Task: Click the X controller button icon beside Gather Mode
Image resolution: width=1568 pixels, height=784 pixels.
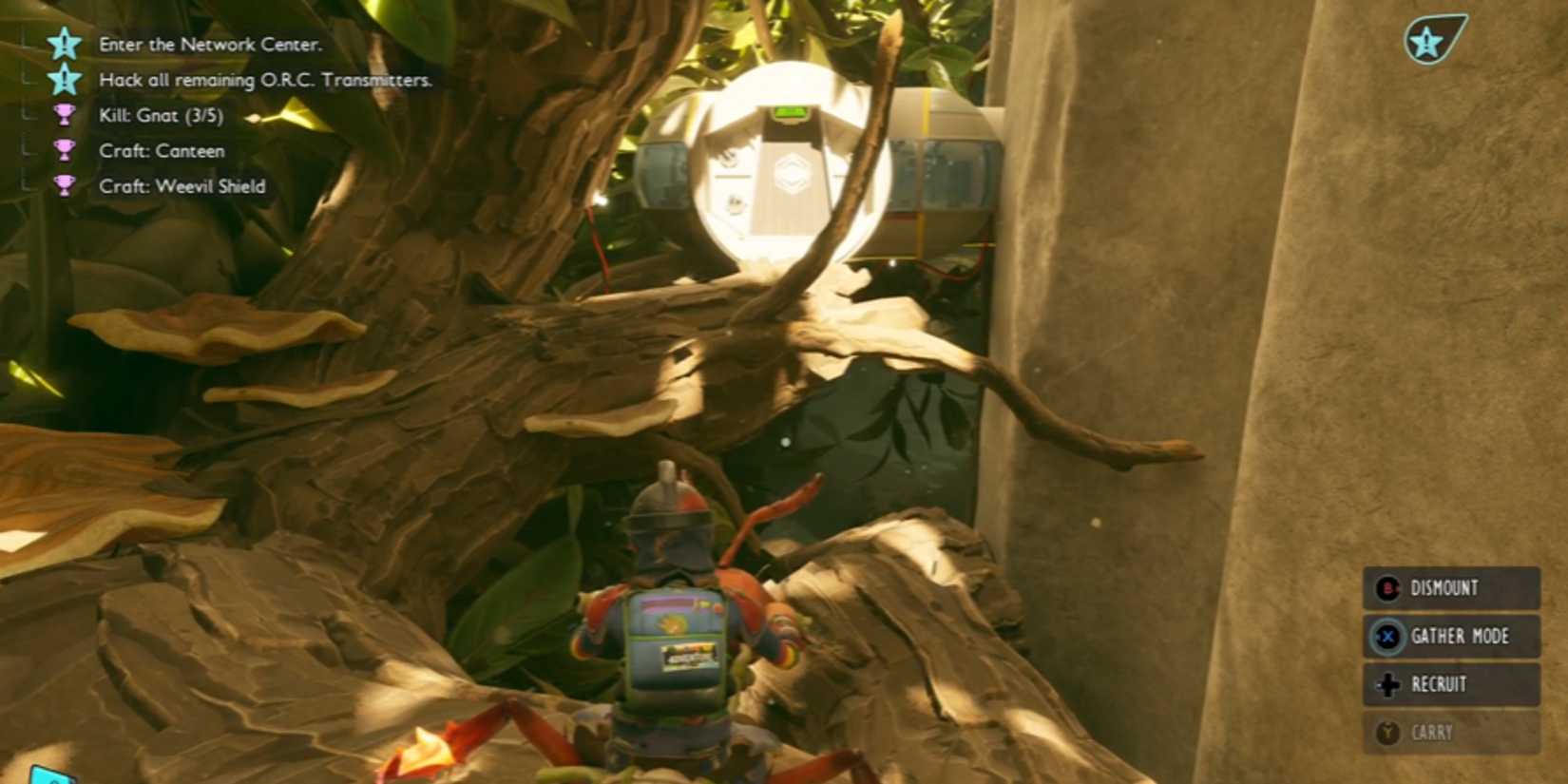Action: point(1386,636)
